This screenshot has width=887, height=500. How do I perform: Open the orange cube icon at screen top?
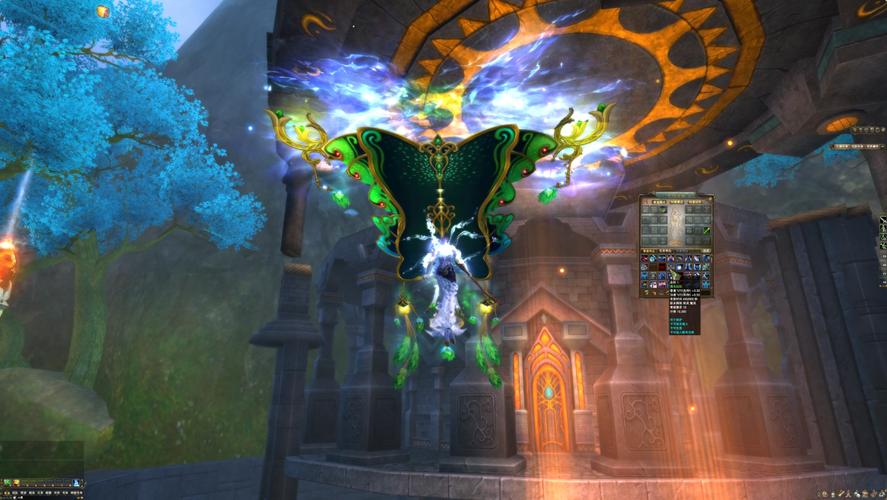tap(102, 11)
